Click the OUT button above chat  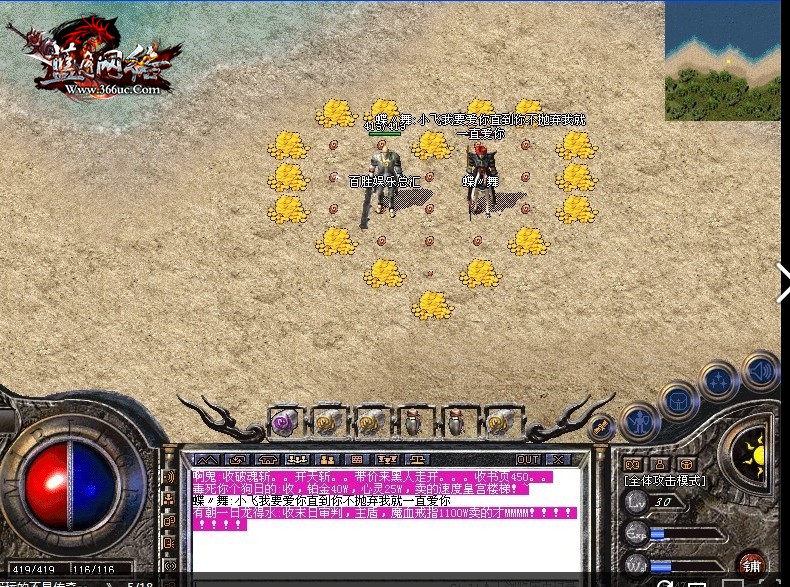point(527,459)
